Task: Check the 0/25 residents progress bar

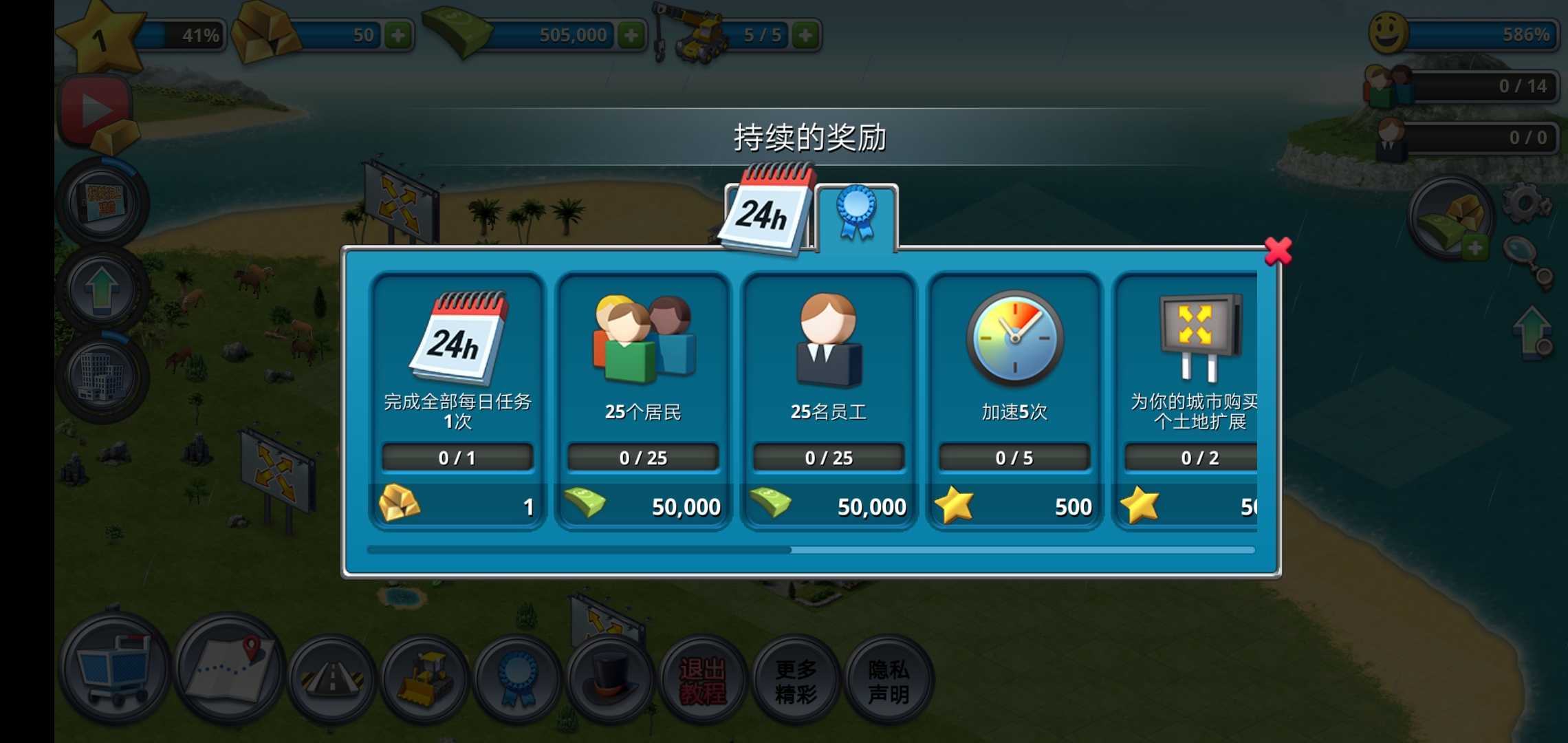Action: pyautogui.click(x=643, y=457)
